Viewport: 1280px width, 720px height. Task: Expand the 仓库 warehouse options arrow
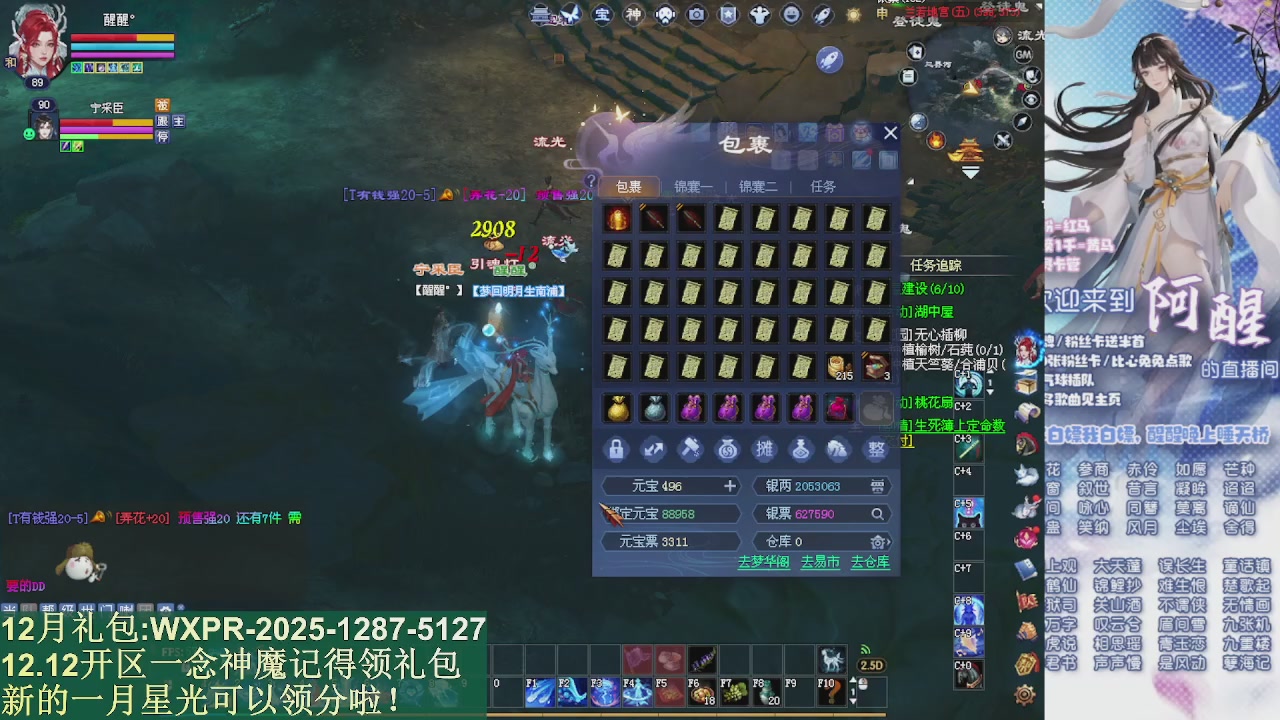(x=888, y=541)
